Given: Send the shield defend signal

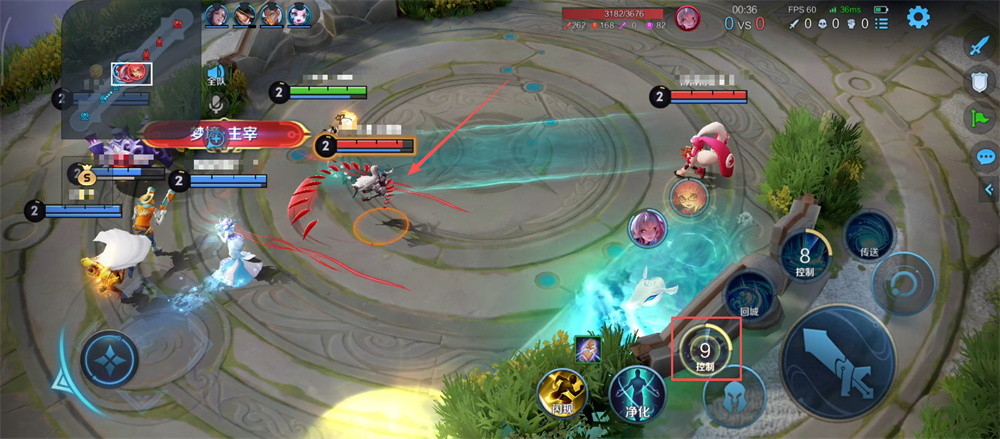Looking at the screenshot, I should pyautogui.click(x=978, y=82).
